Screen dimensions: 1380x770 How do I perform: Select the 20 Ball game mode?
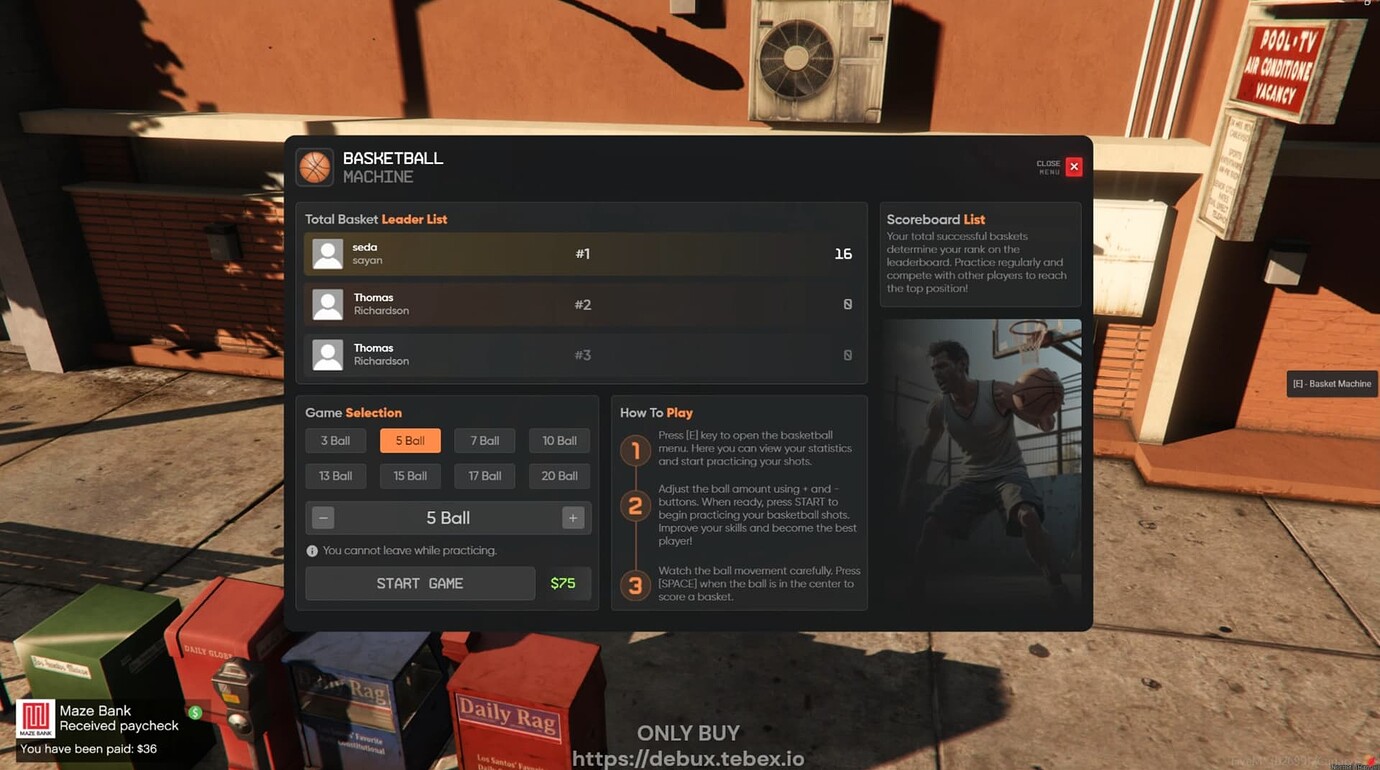coord(559,476)
